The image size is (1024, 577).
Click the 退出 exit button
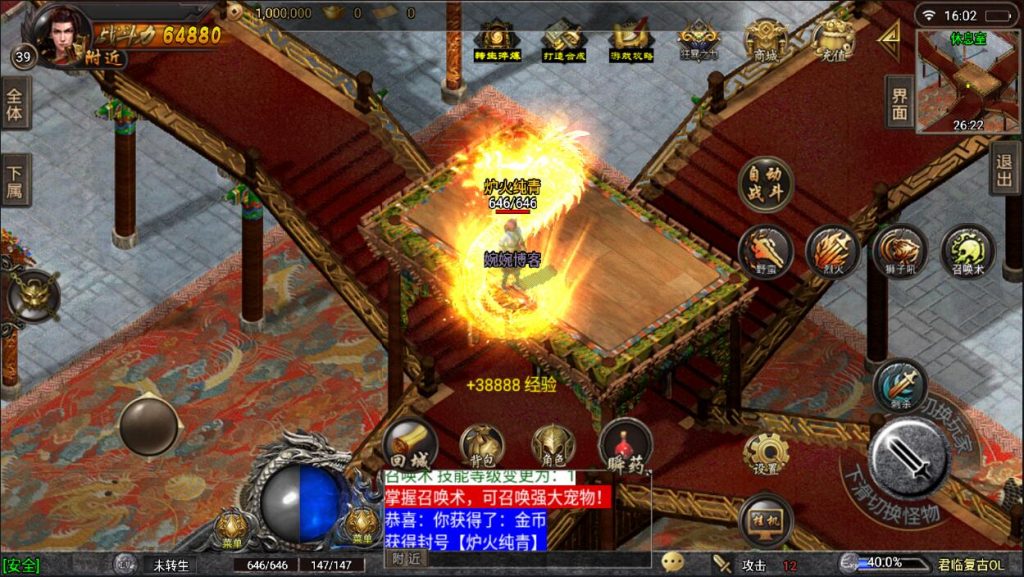coord(1005,167)
